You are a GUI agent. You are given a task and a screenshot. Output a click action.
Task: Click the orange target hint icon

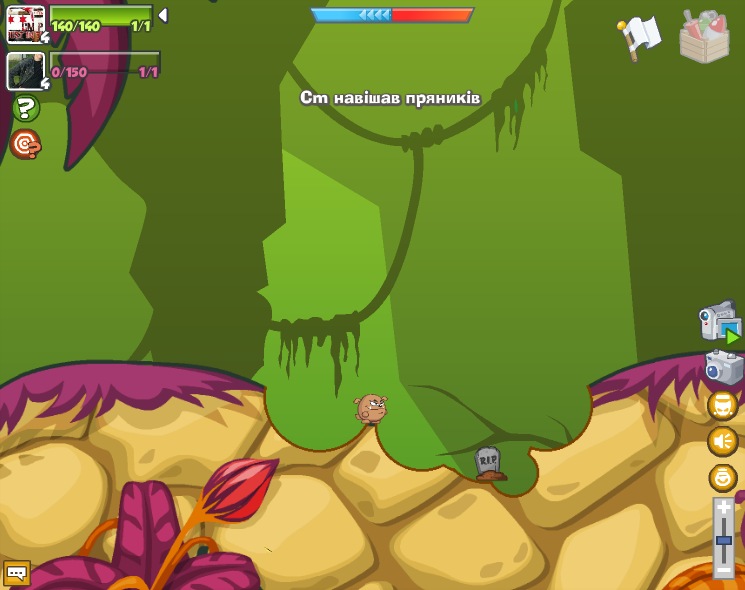[25, 144]
